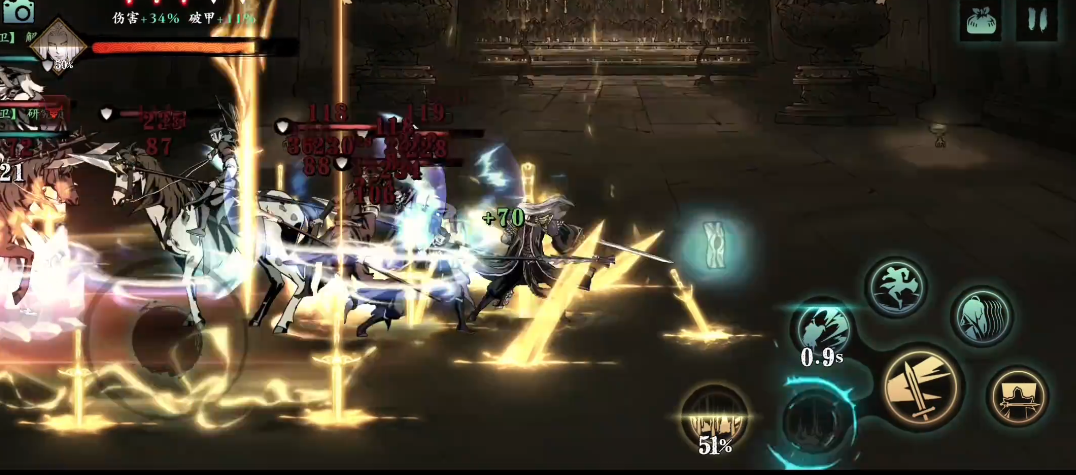Image resolution: width=1076 pixels, height=475 pixels.
Task: Use the cloaked swordsman silhouette skill
Action: point(1017,396)
